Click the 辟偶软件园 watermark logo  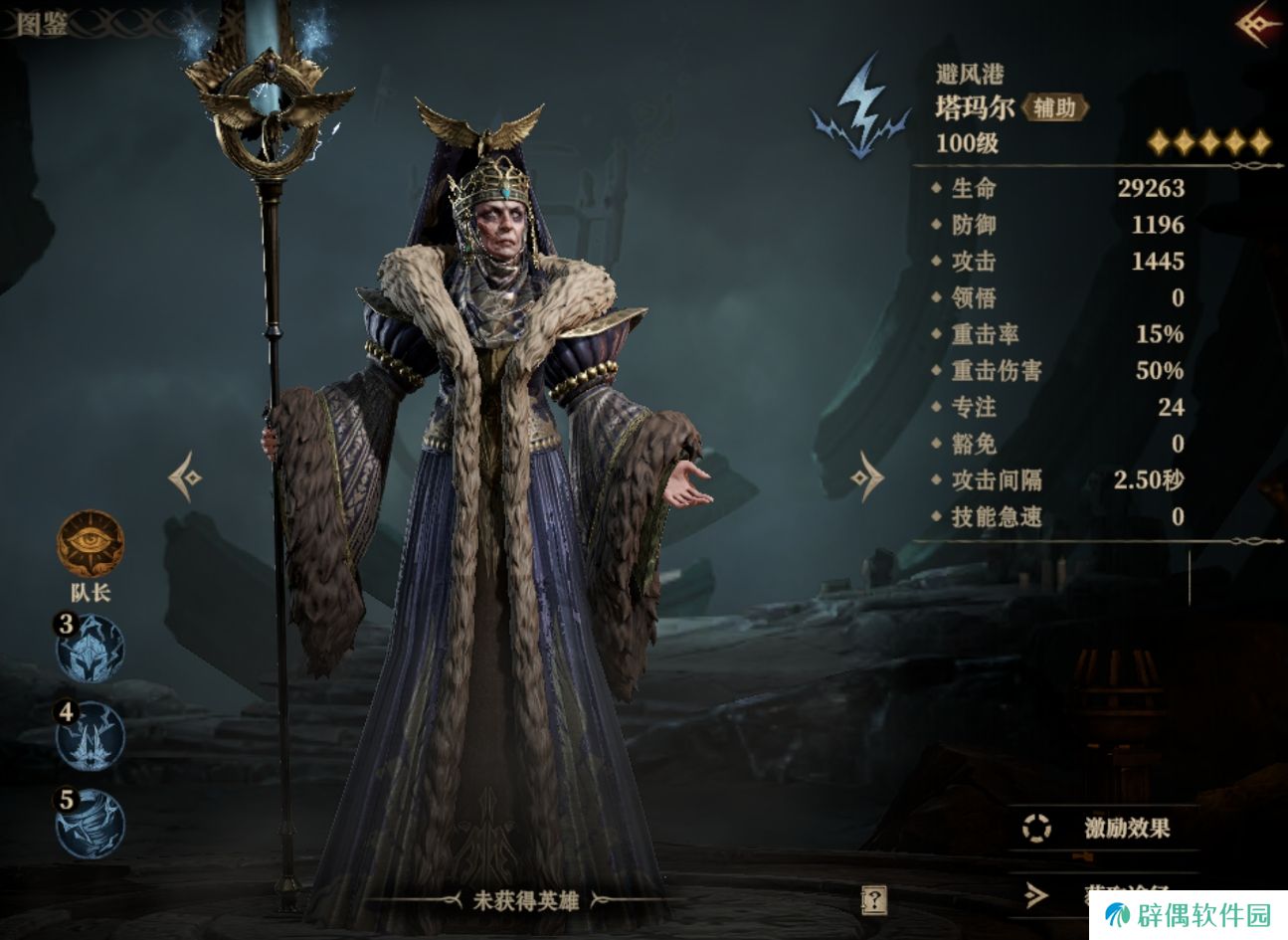1192,915
